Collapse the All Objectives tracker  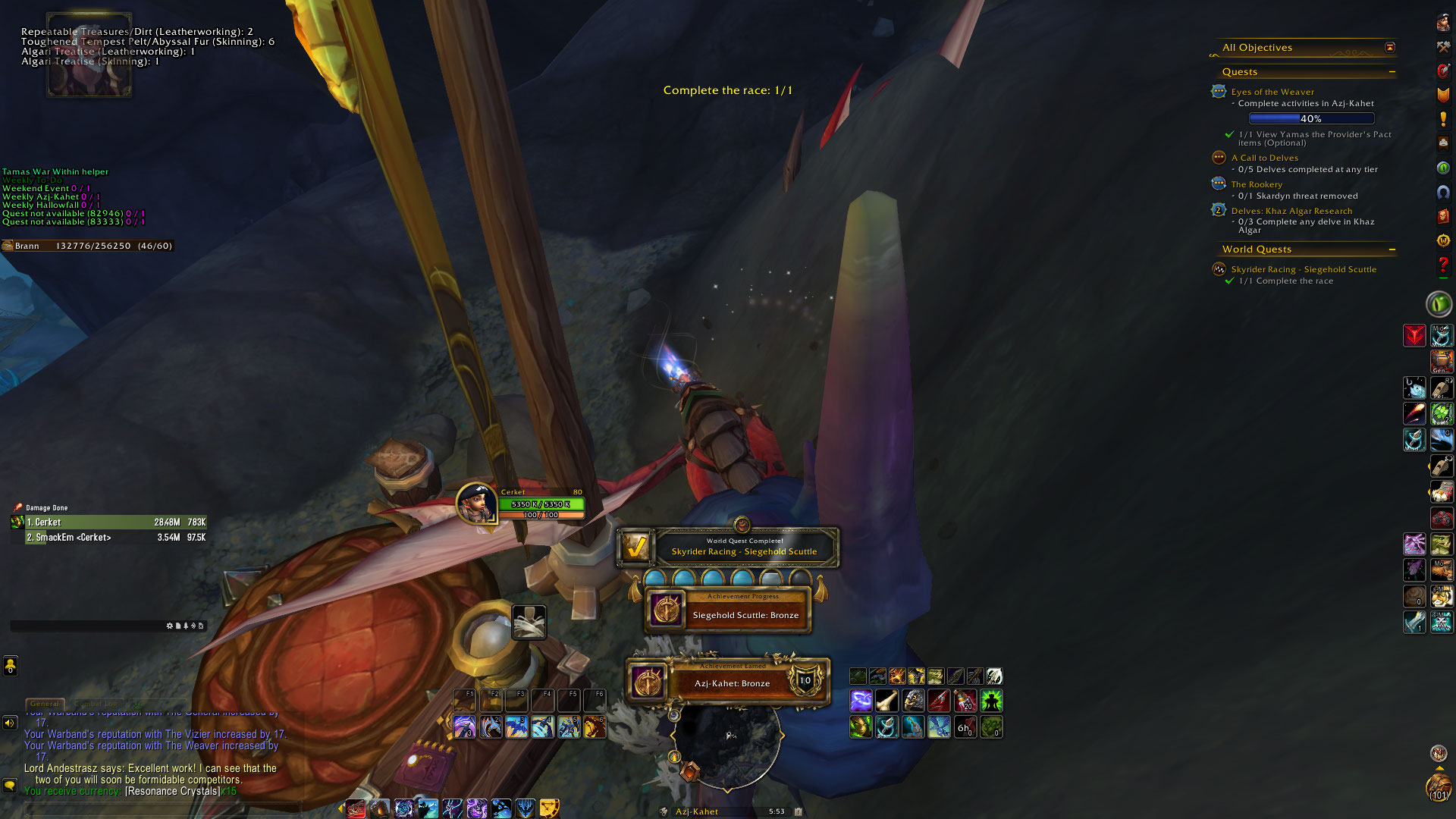point(1389,48)
